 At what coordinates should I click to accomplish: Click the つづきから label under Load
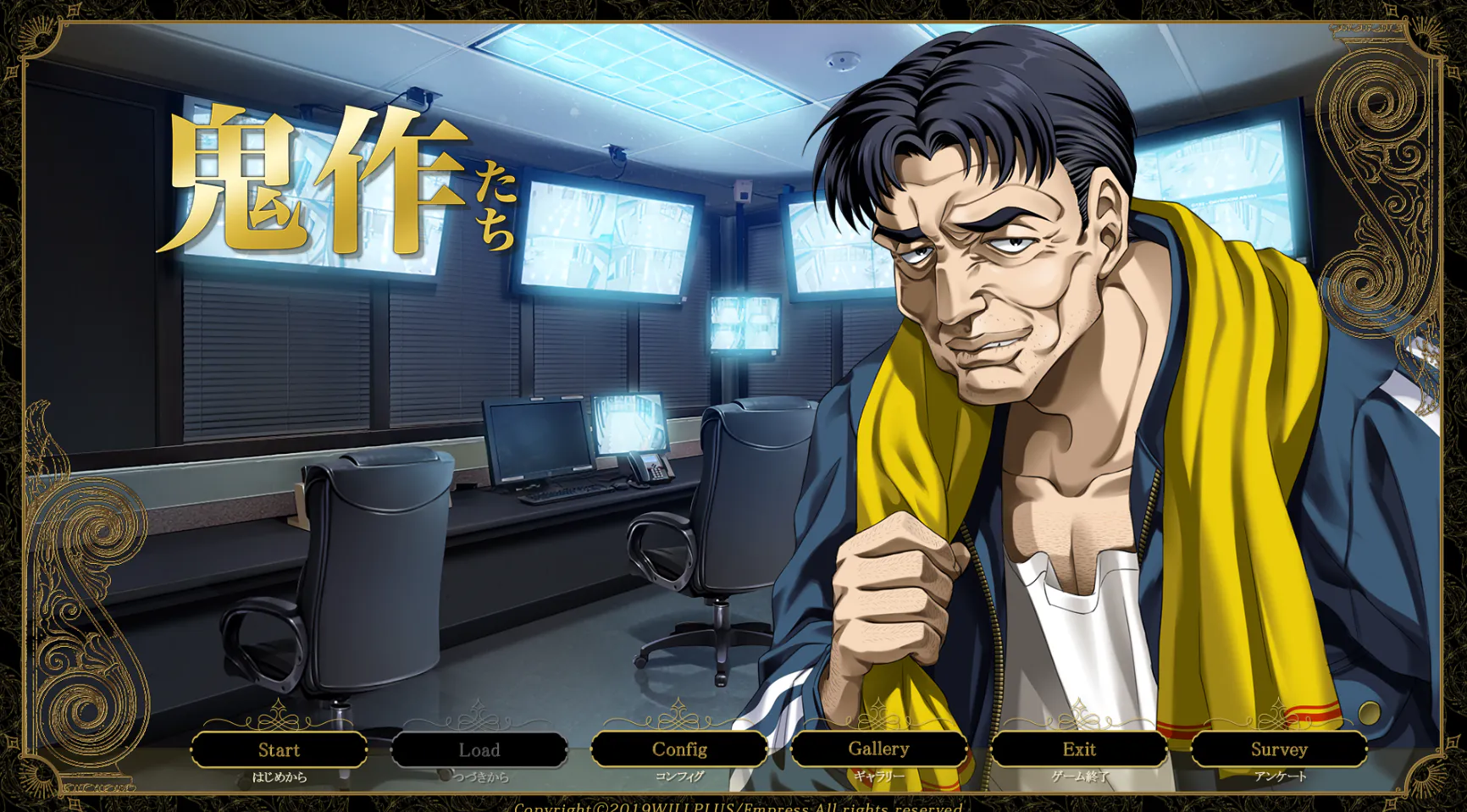(x=479, y=775)
